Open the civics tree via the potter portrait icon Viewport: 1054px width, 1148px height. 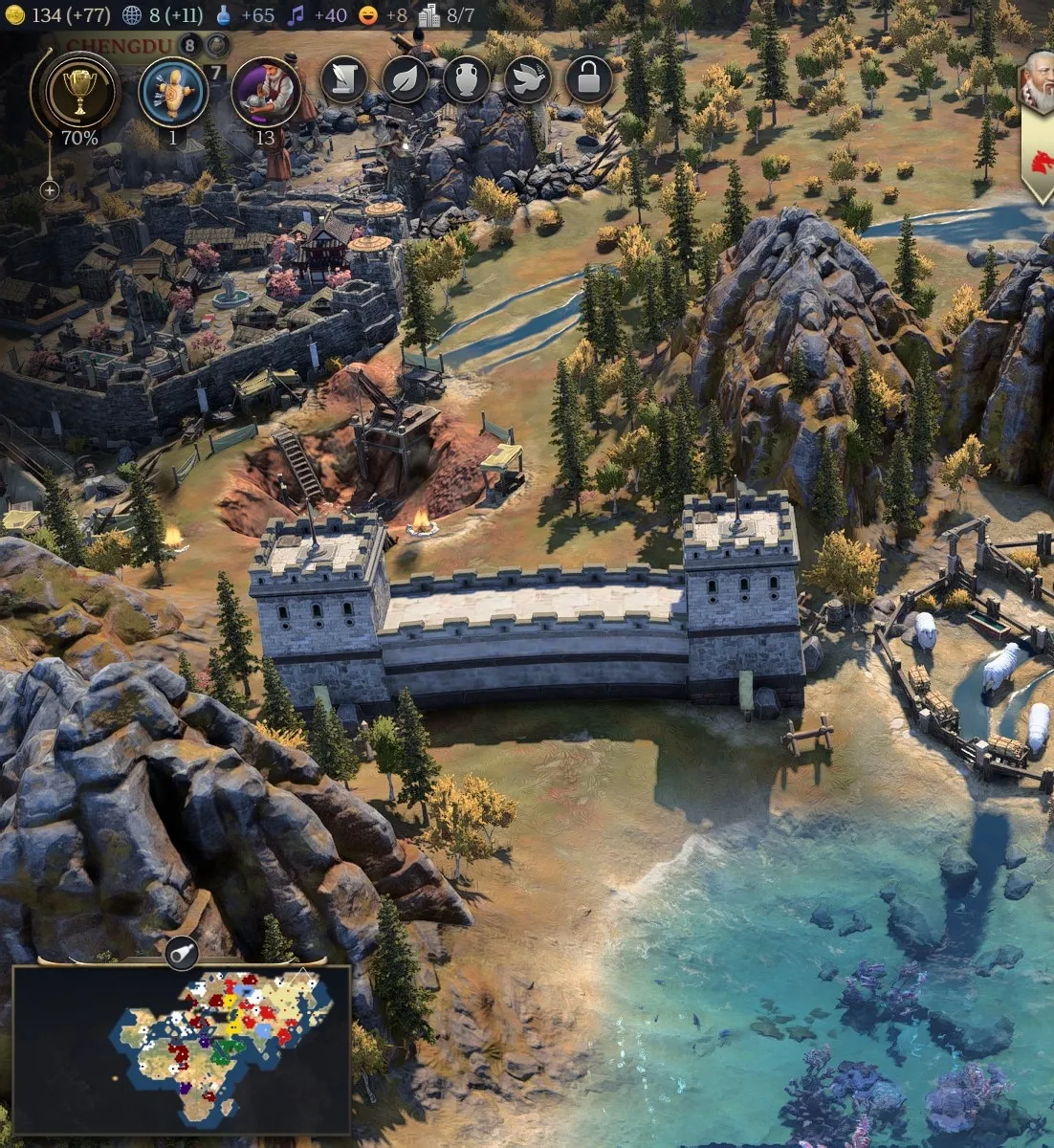(265, 92)
